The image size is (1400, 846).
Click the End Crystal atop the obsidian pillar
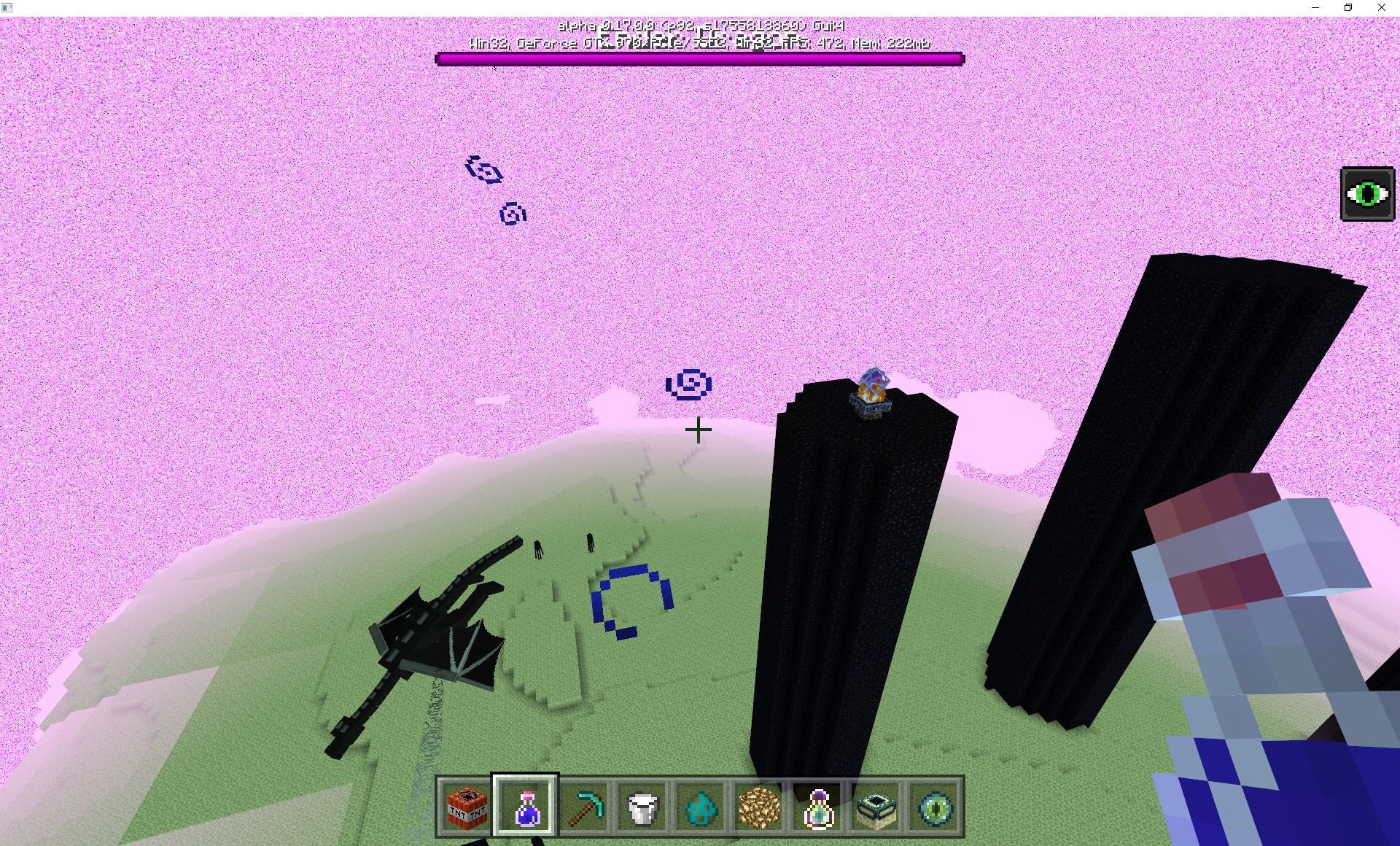click(x=873, y=387)
